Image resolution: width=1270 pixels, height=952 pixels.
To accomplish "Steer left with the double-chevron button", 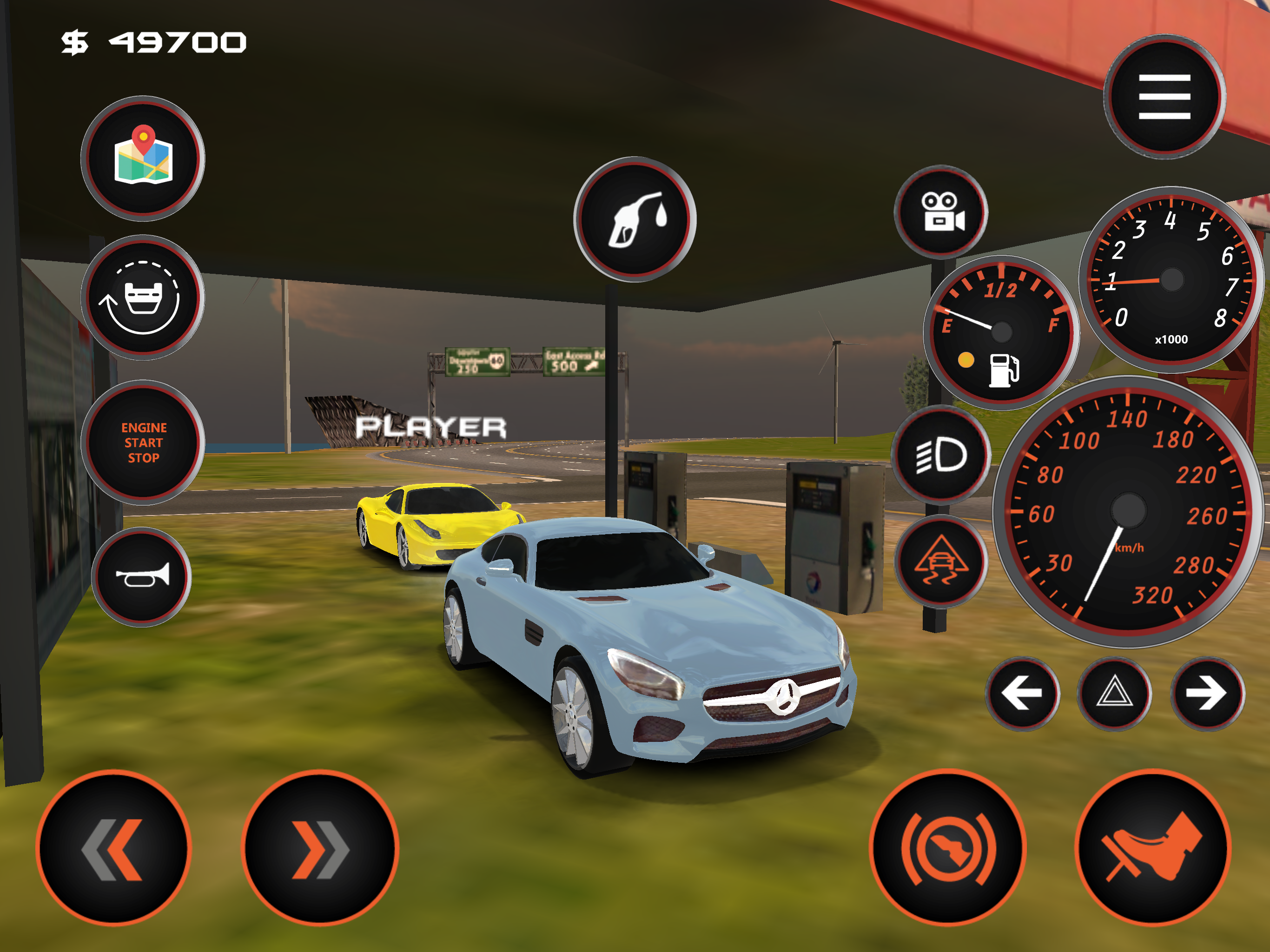I will tap(114, 848).
